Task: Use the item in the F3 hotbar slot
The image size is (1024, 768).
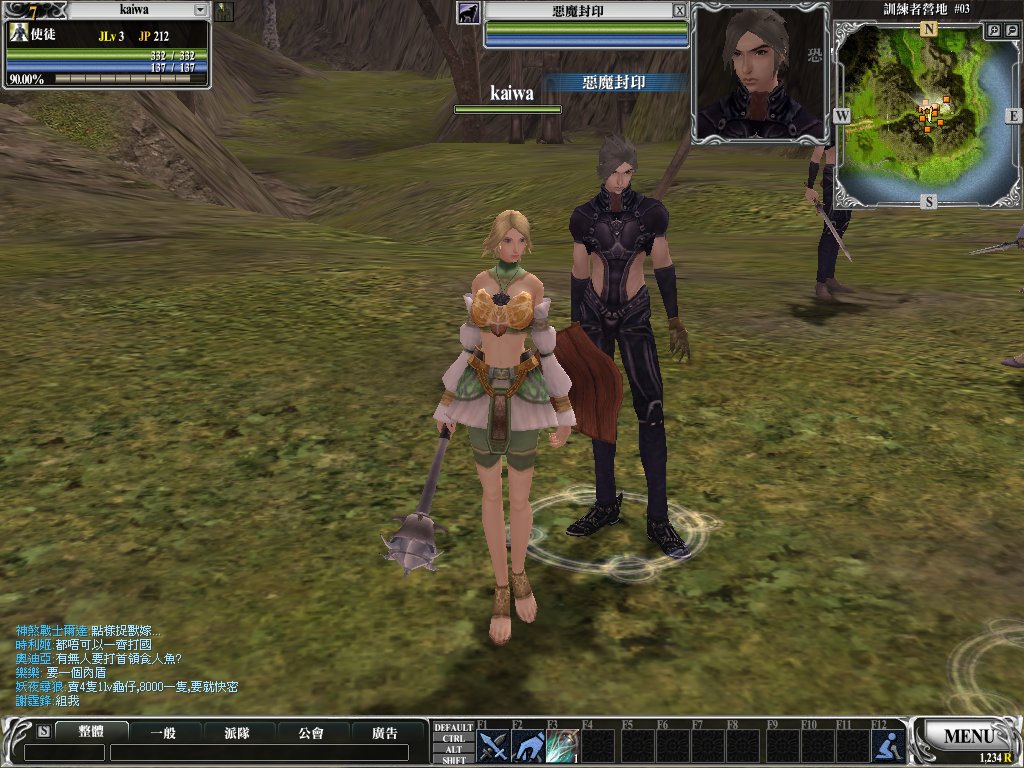Action: (562, 746)
